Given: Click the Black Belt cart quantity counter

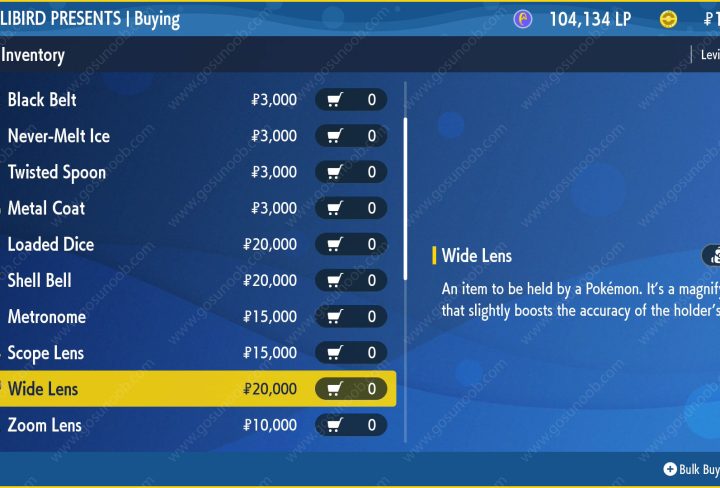Looking at the screenshot, I should [351, 100].
